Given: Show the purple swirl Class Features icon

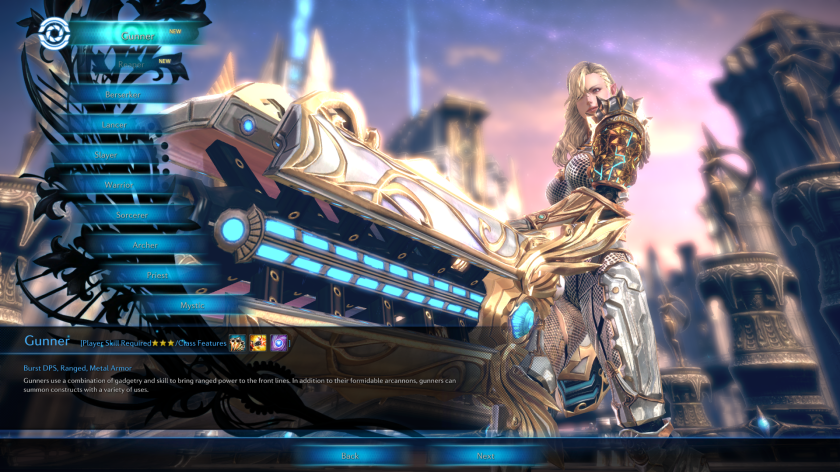Looking at the screenshot, I should [279, 343].
